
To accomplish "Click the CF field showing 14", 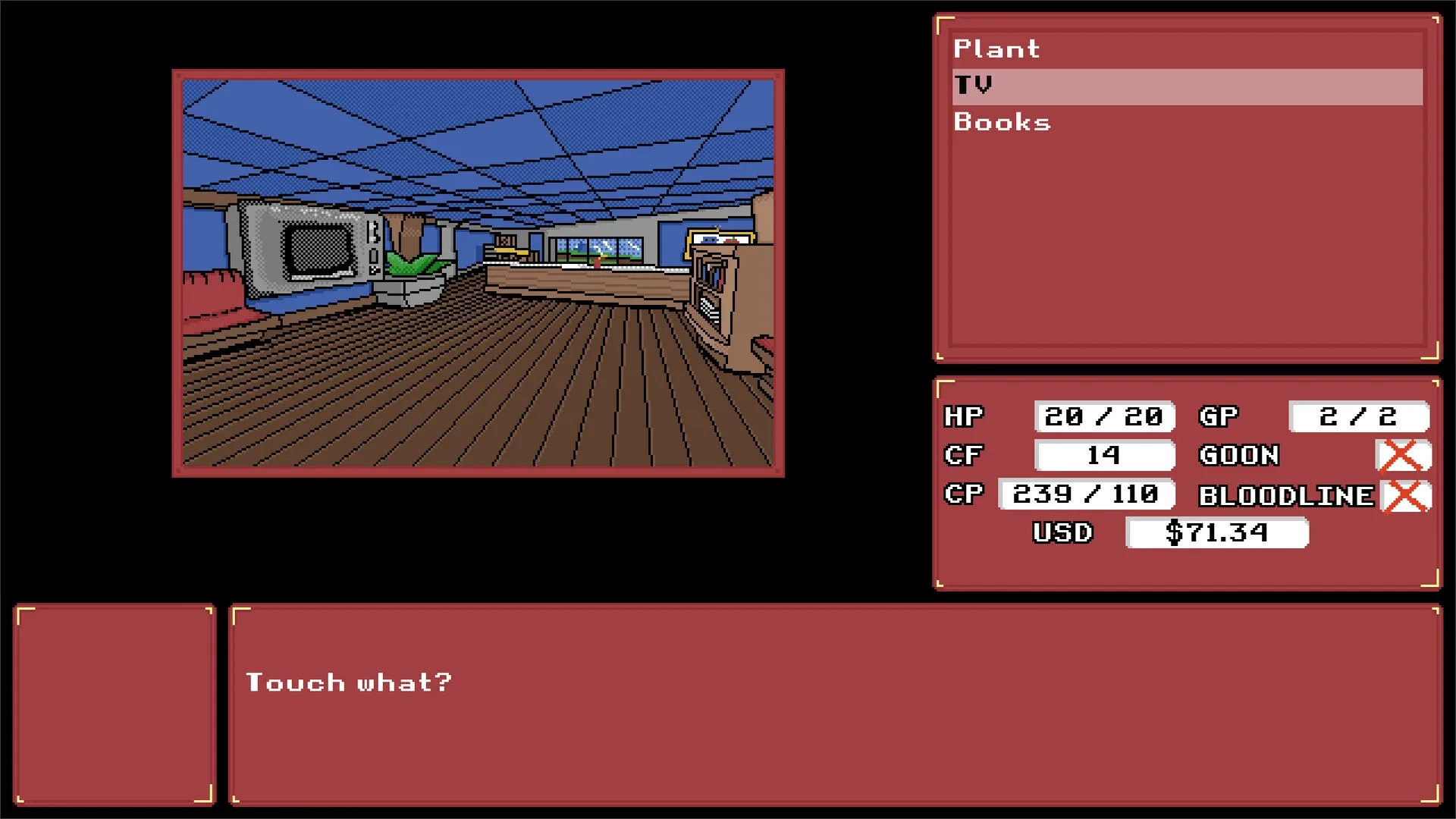I will (1103, 455).
